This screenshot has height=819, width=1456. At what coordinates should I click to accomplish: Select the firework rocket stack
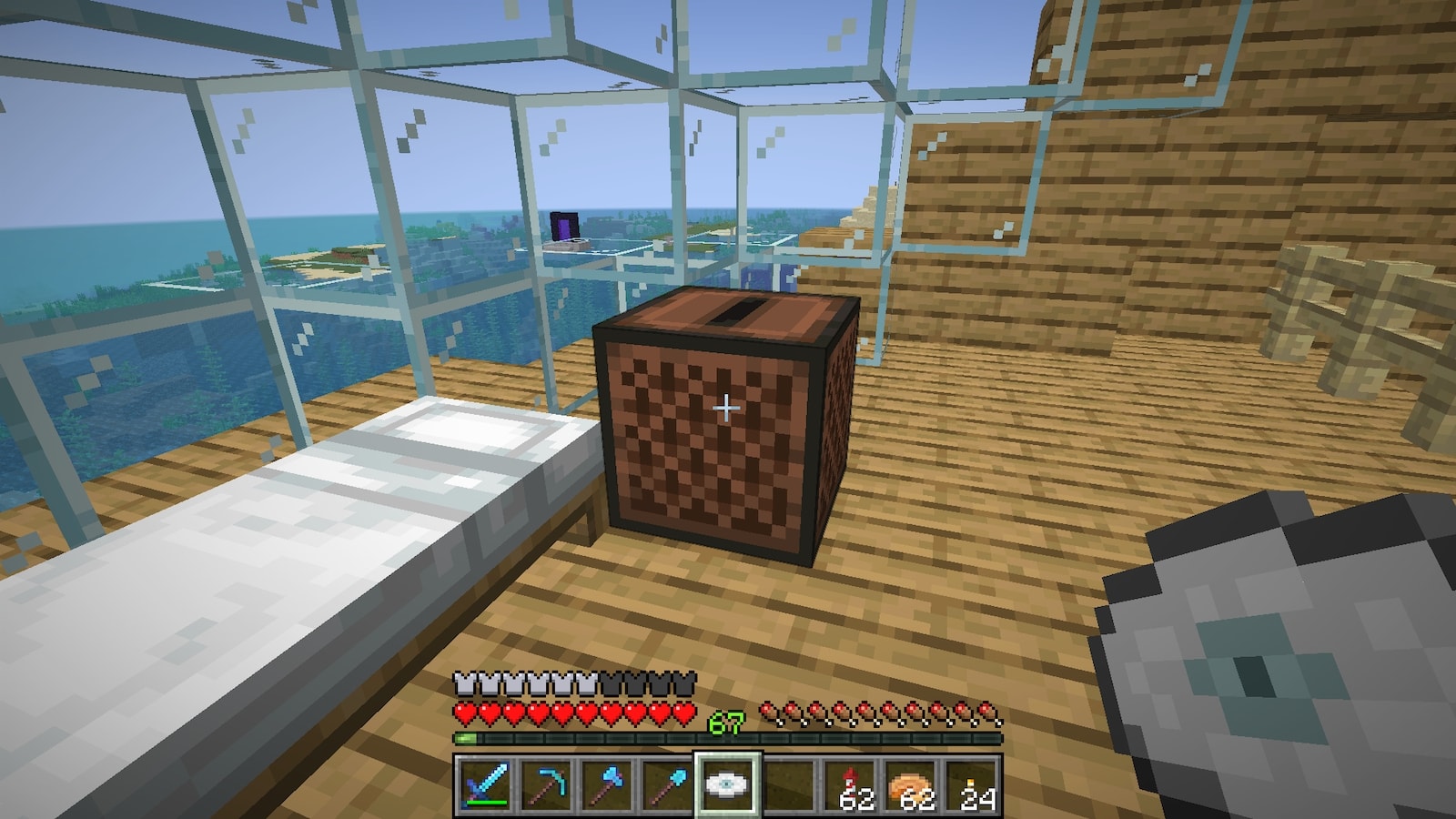coord(852,784)
